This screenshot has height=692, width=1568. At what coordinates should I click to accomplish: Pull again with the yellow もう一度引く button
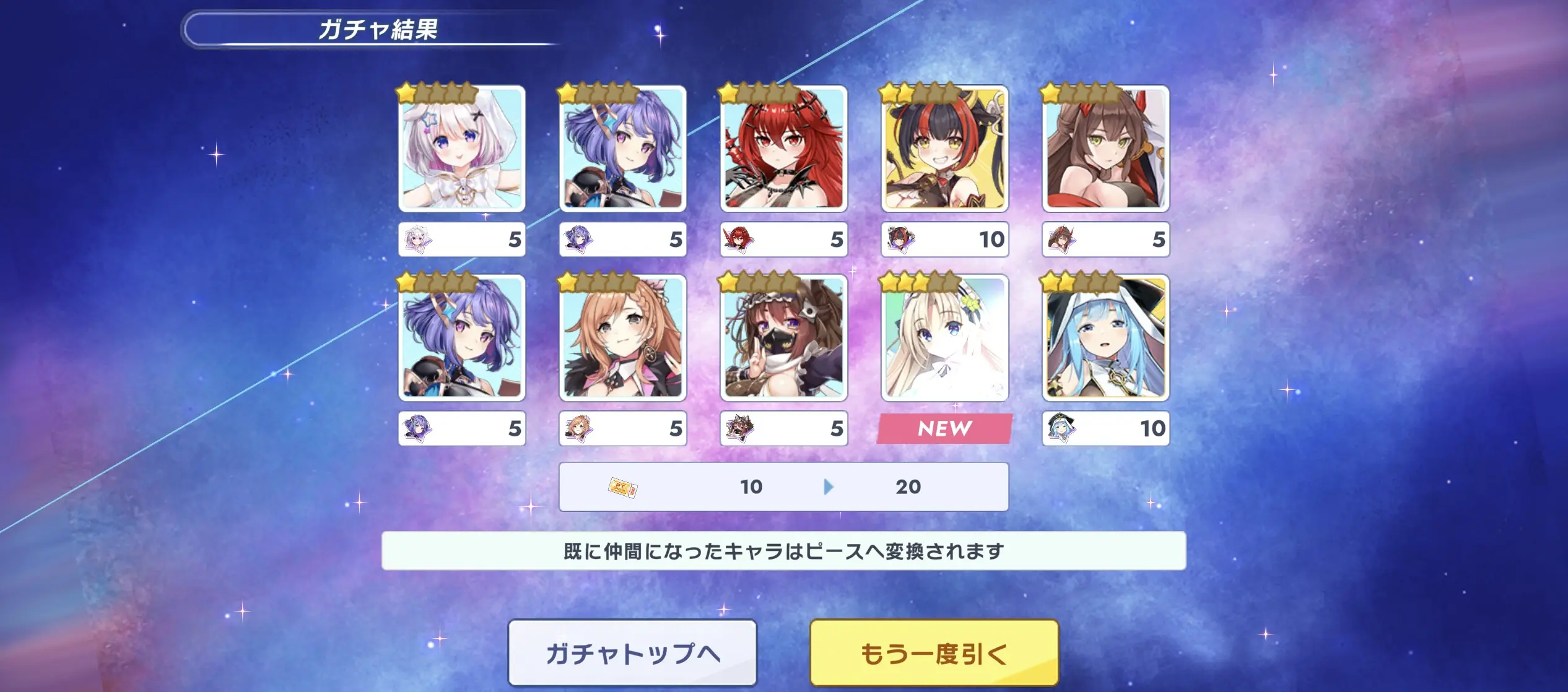934,653
